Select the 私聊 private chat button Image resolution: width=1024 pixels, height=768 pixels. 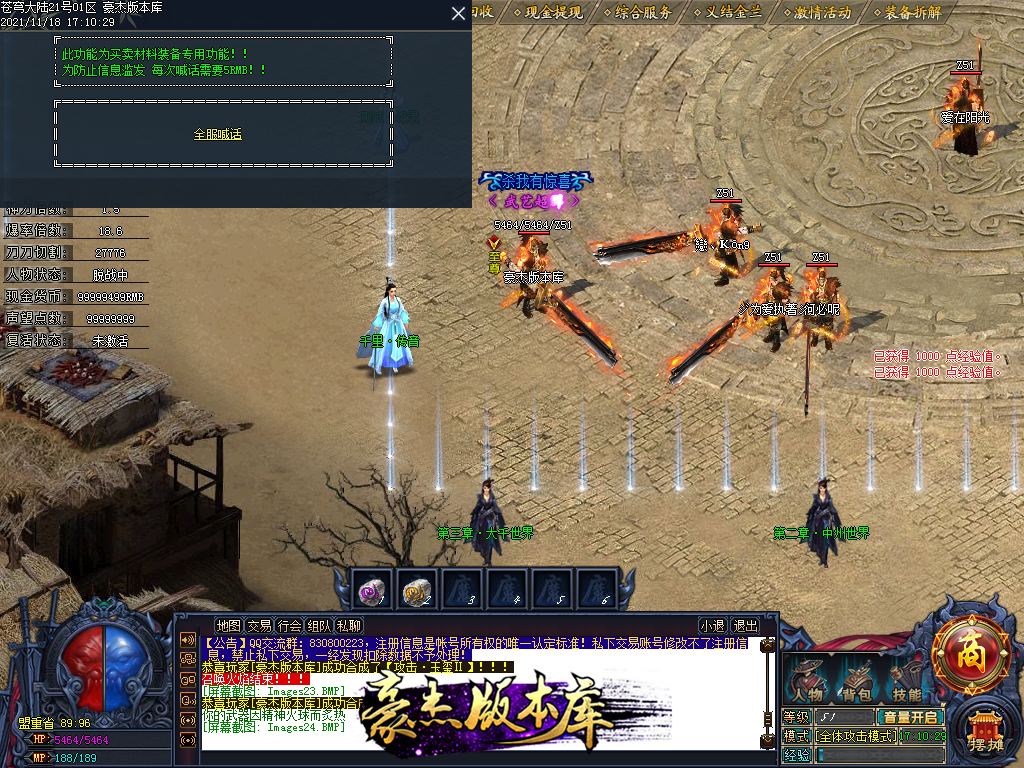pos(350,626)
